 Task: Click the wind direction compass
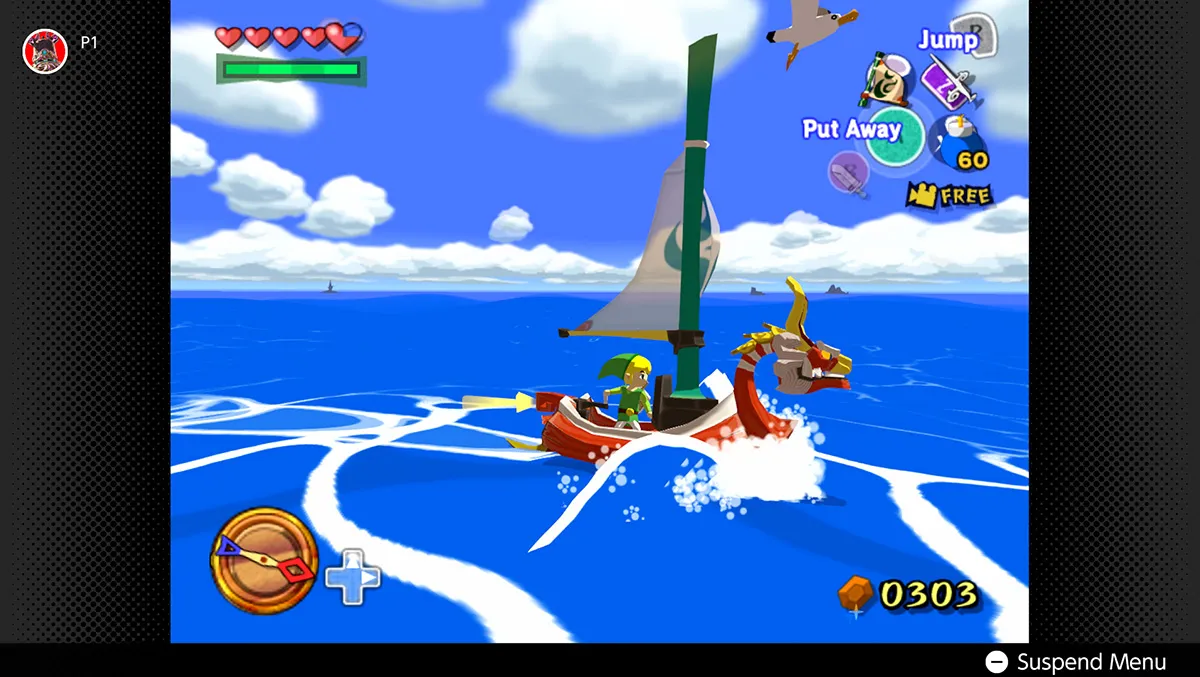[264, 559]
